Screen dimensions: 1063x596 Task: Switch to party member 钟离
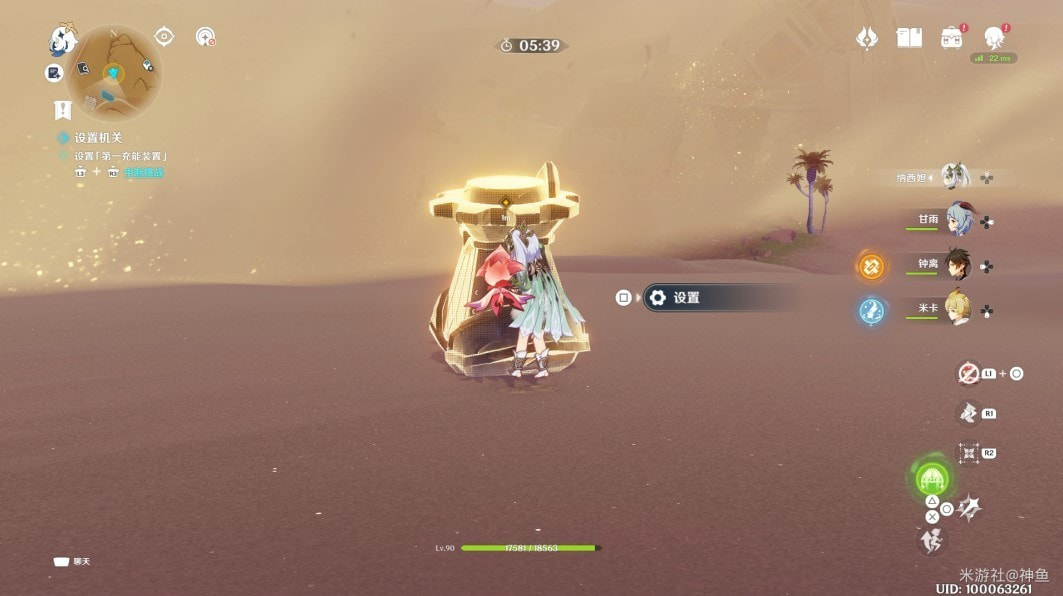[x=955, y=265]
